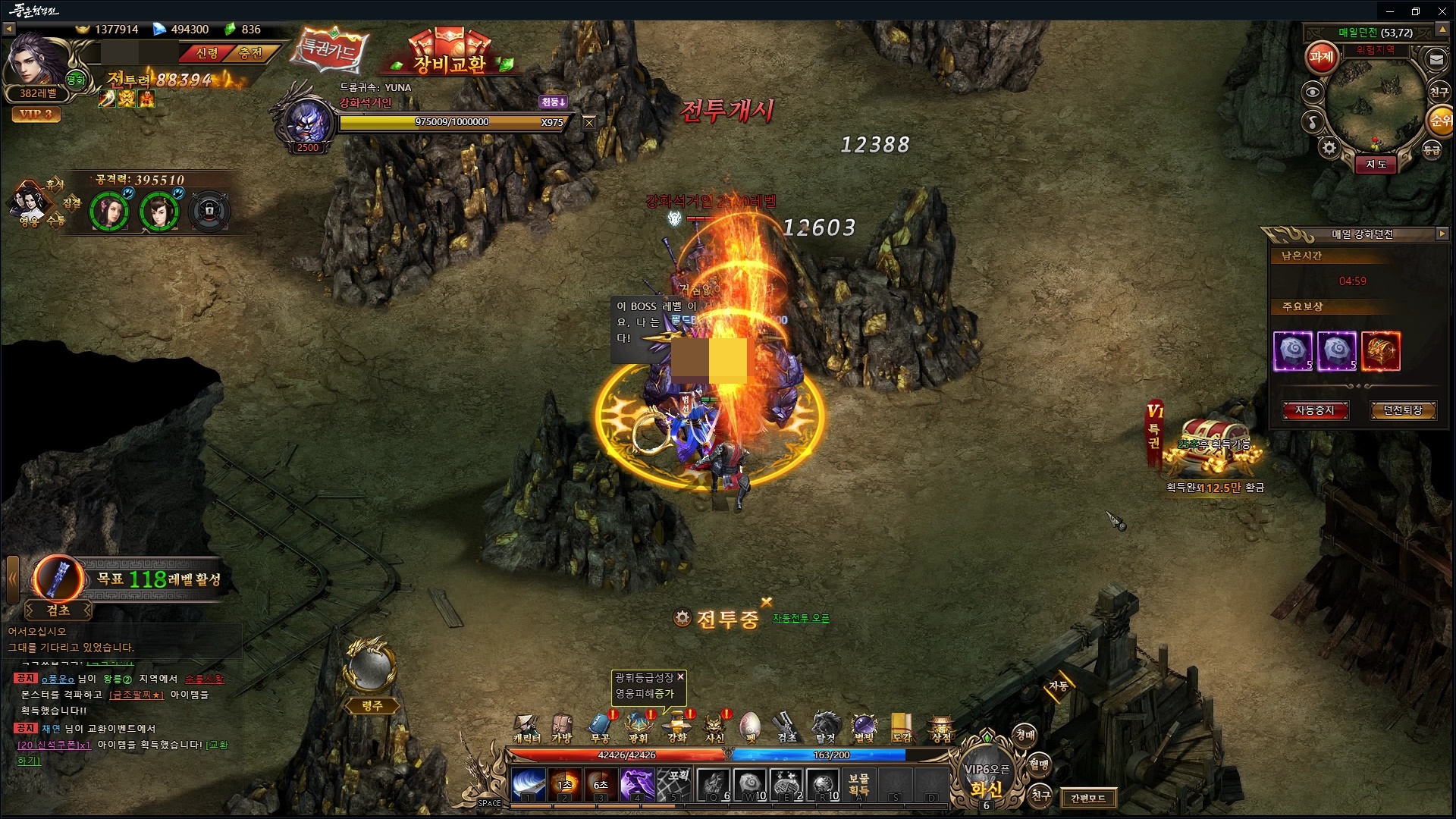This screenshot has width=1456, height=819.
Task: Open the red 과제 quest button
Action: click(x=1321, y=58)
